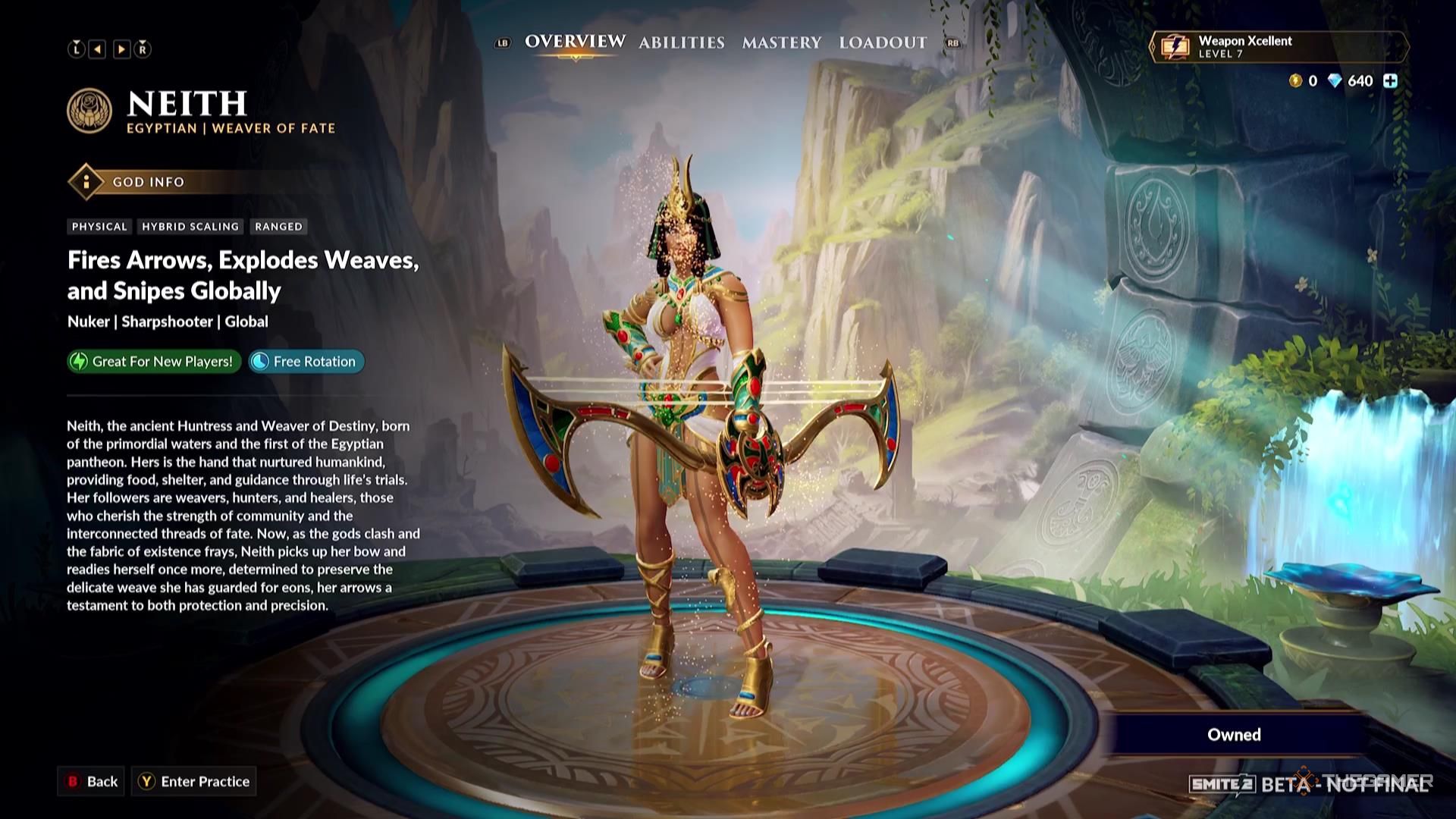Go back with the Back button
Viewport: 1456px width, 819px height.
(91, 781)
